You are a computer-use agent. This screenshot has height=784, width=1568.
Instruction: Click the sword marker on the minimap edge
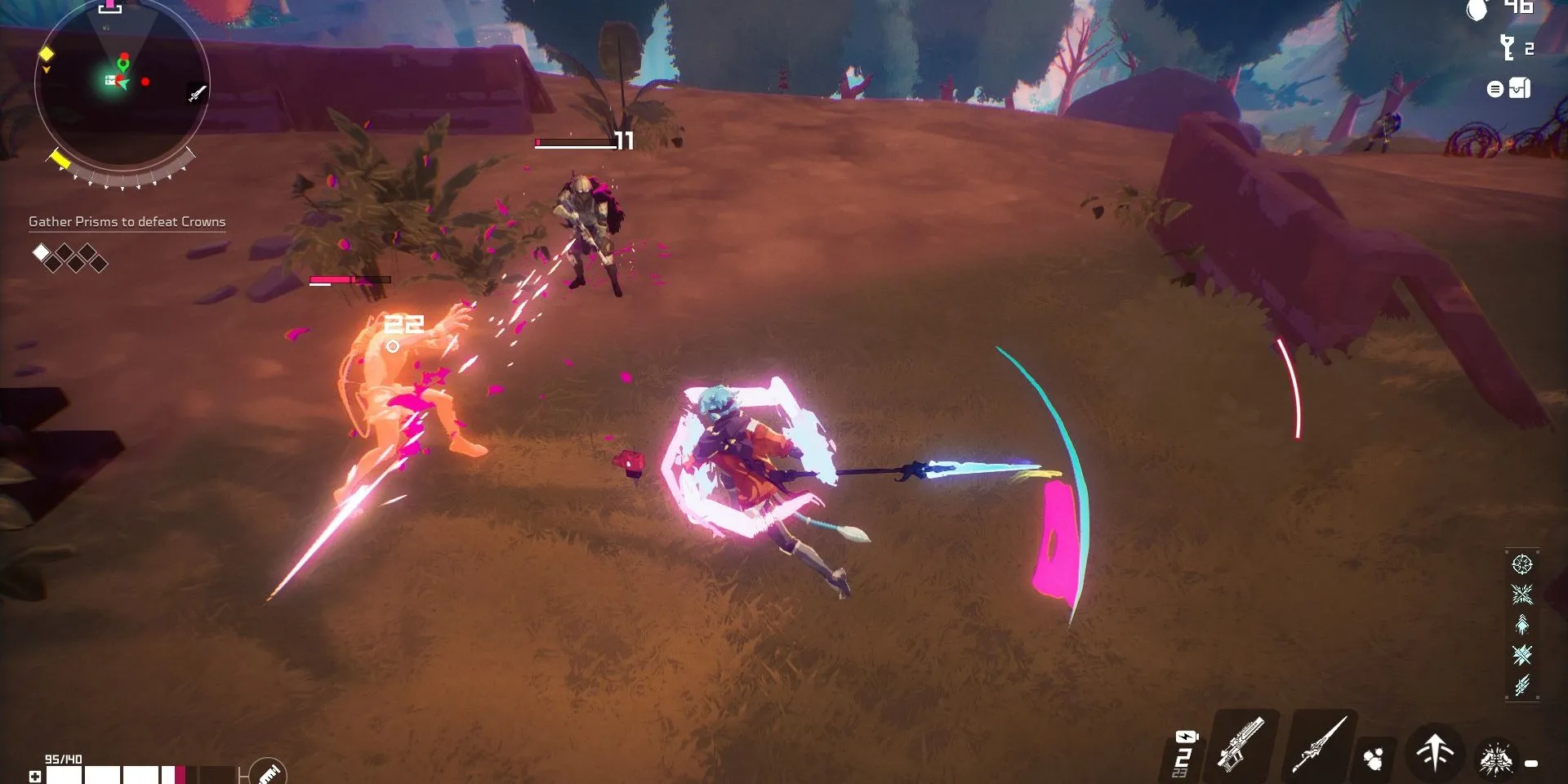coord(197,93)
